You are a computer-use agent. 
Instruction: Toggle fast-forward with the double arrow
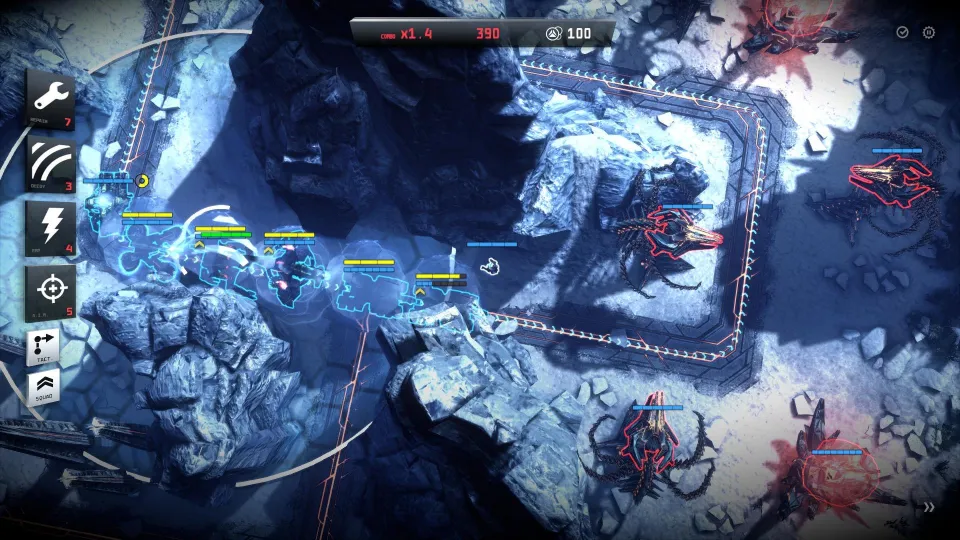(930, 507)
